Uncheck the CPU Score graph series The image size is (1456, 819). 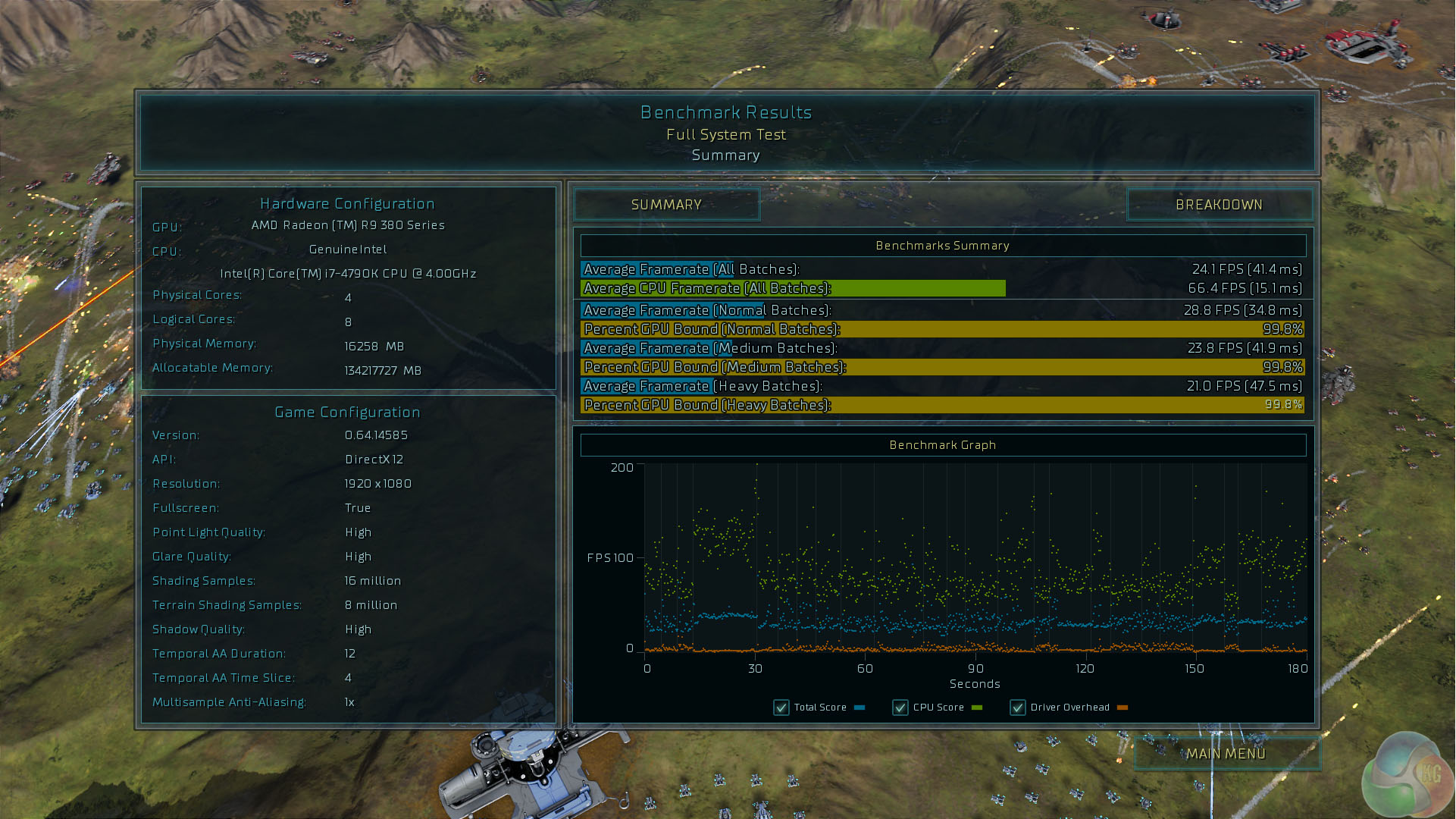[x=900, y=708]
